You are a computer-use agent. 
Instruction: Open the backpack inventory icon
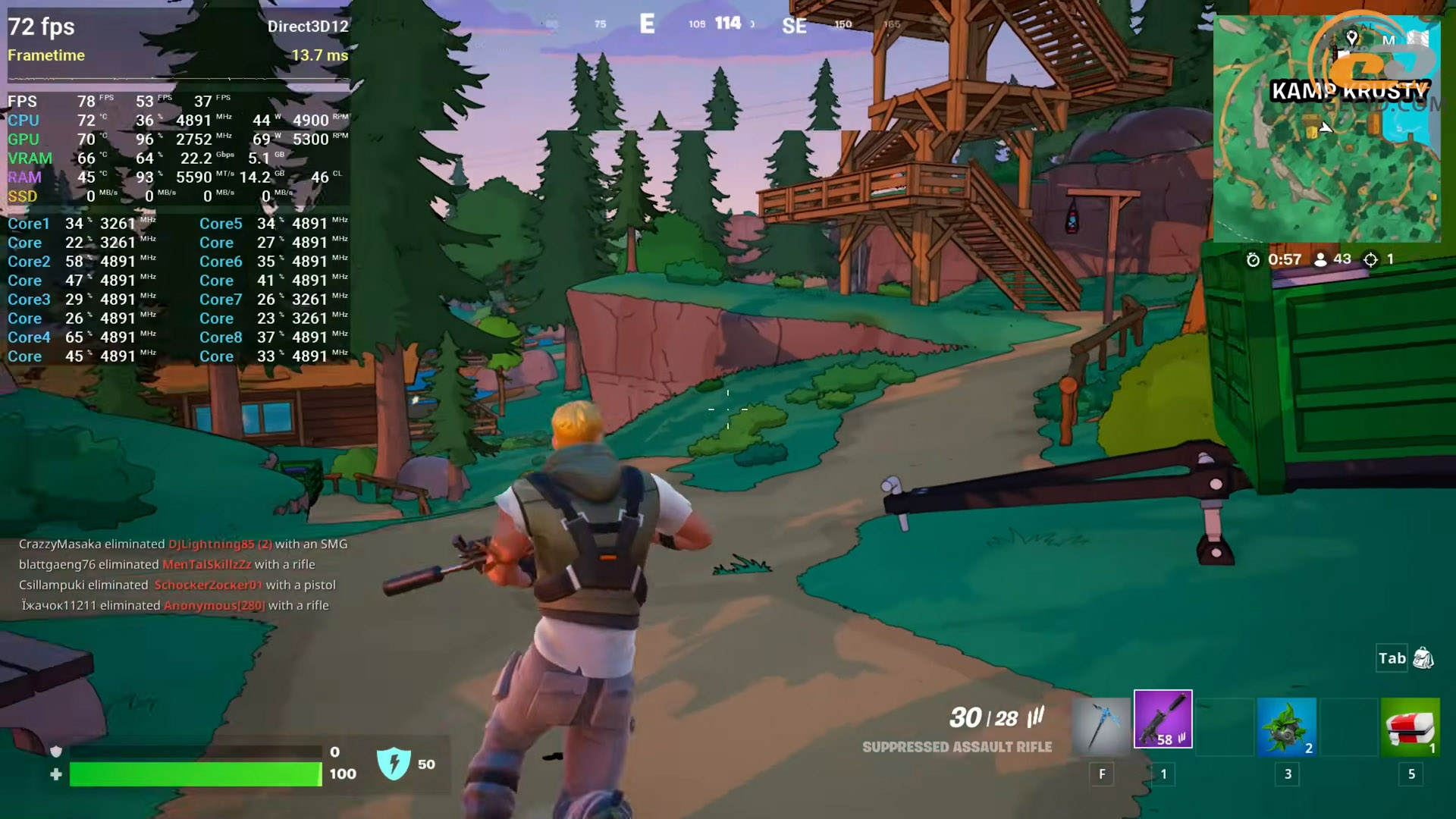coord(1423,658)
